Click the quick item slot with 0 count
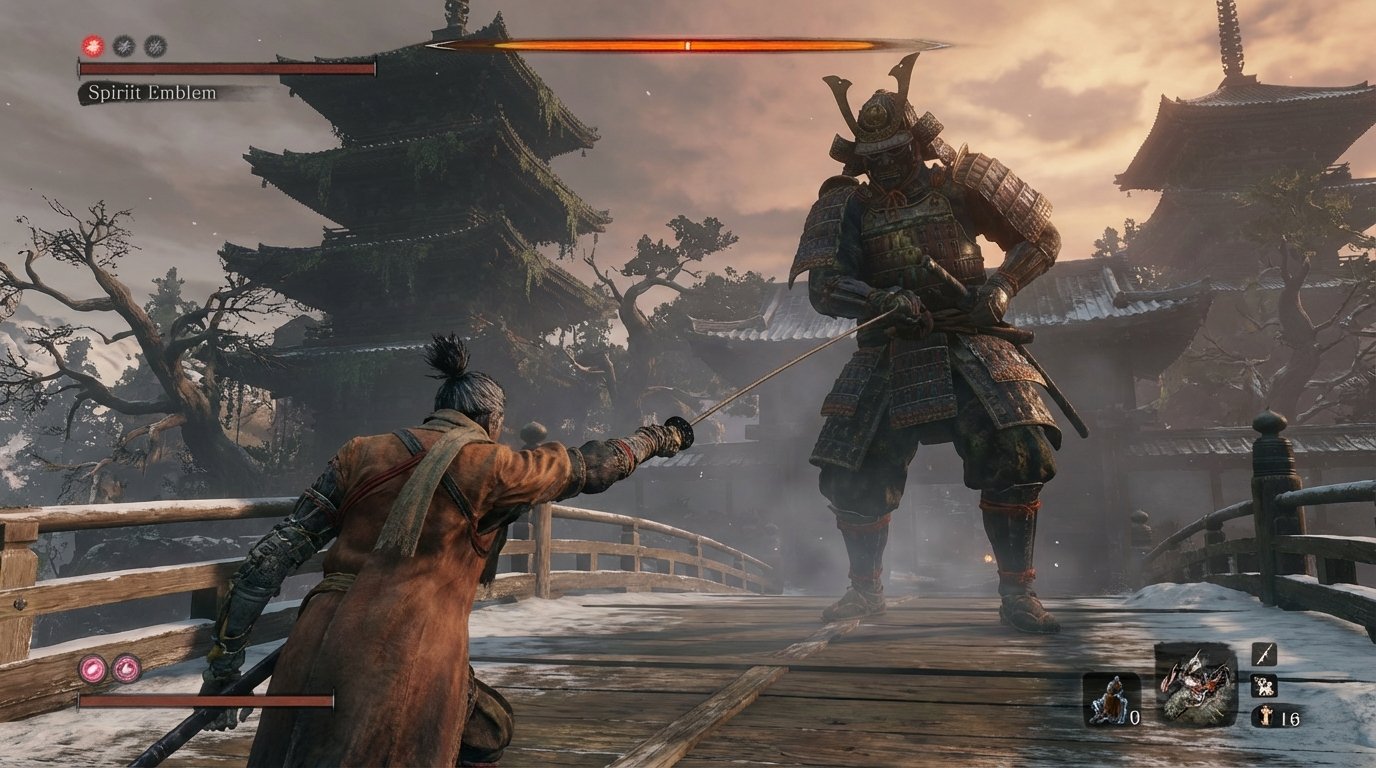 1110,699
